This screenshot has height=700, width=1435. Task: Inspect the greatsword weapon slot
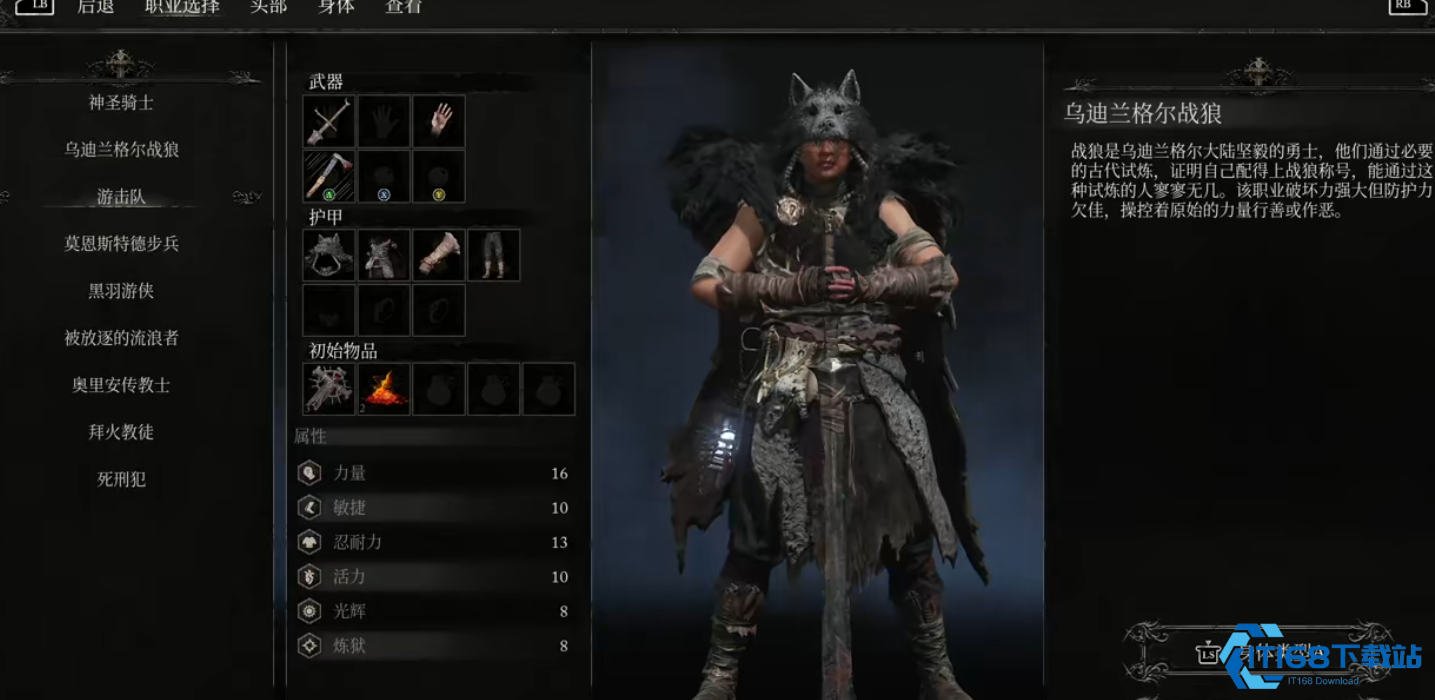[x=329, y=122]
